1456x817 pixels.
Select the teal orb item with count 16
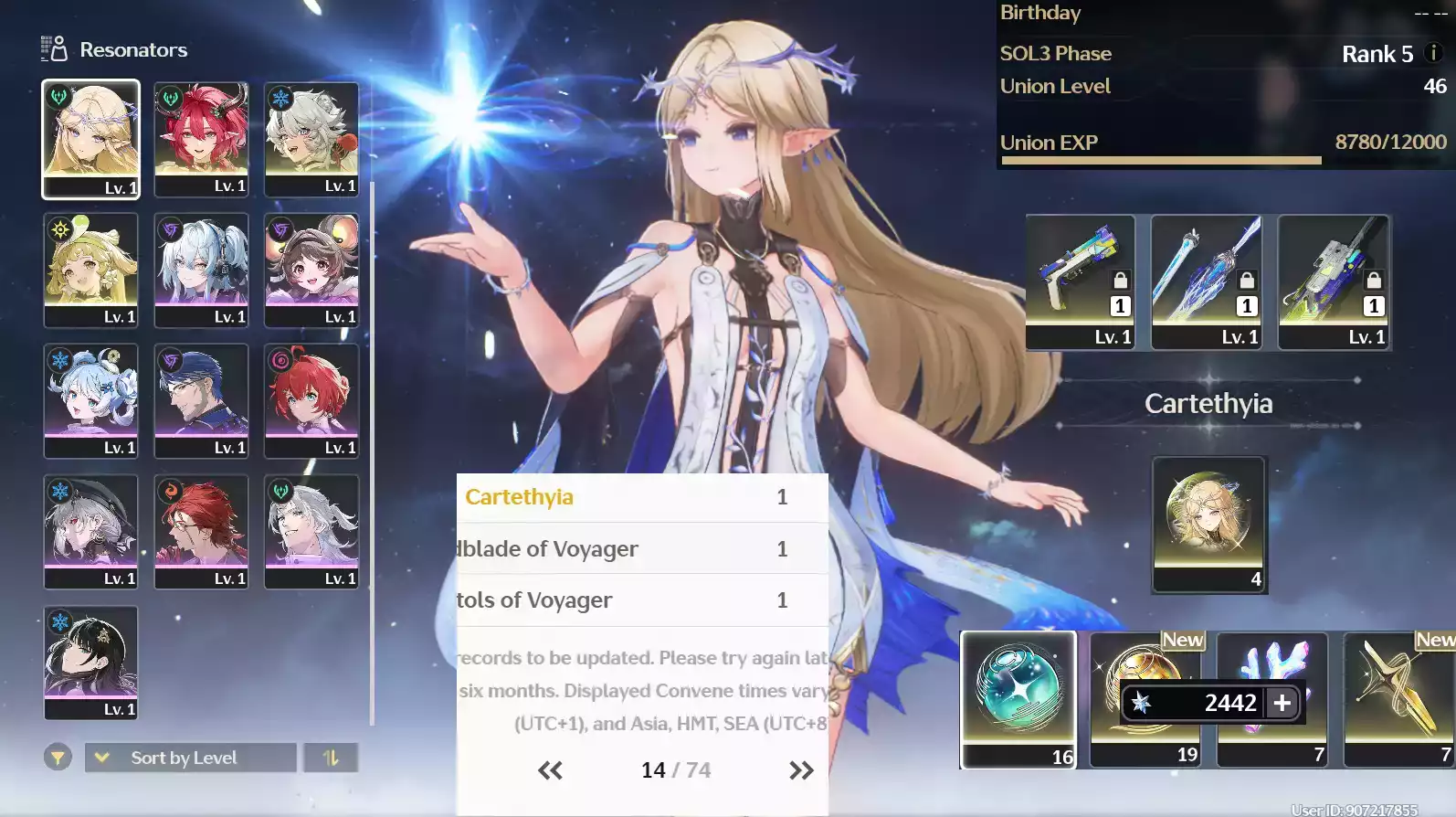click(x=1018, y=699)
